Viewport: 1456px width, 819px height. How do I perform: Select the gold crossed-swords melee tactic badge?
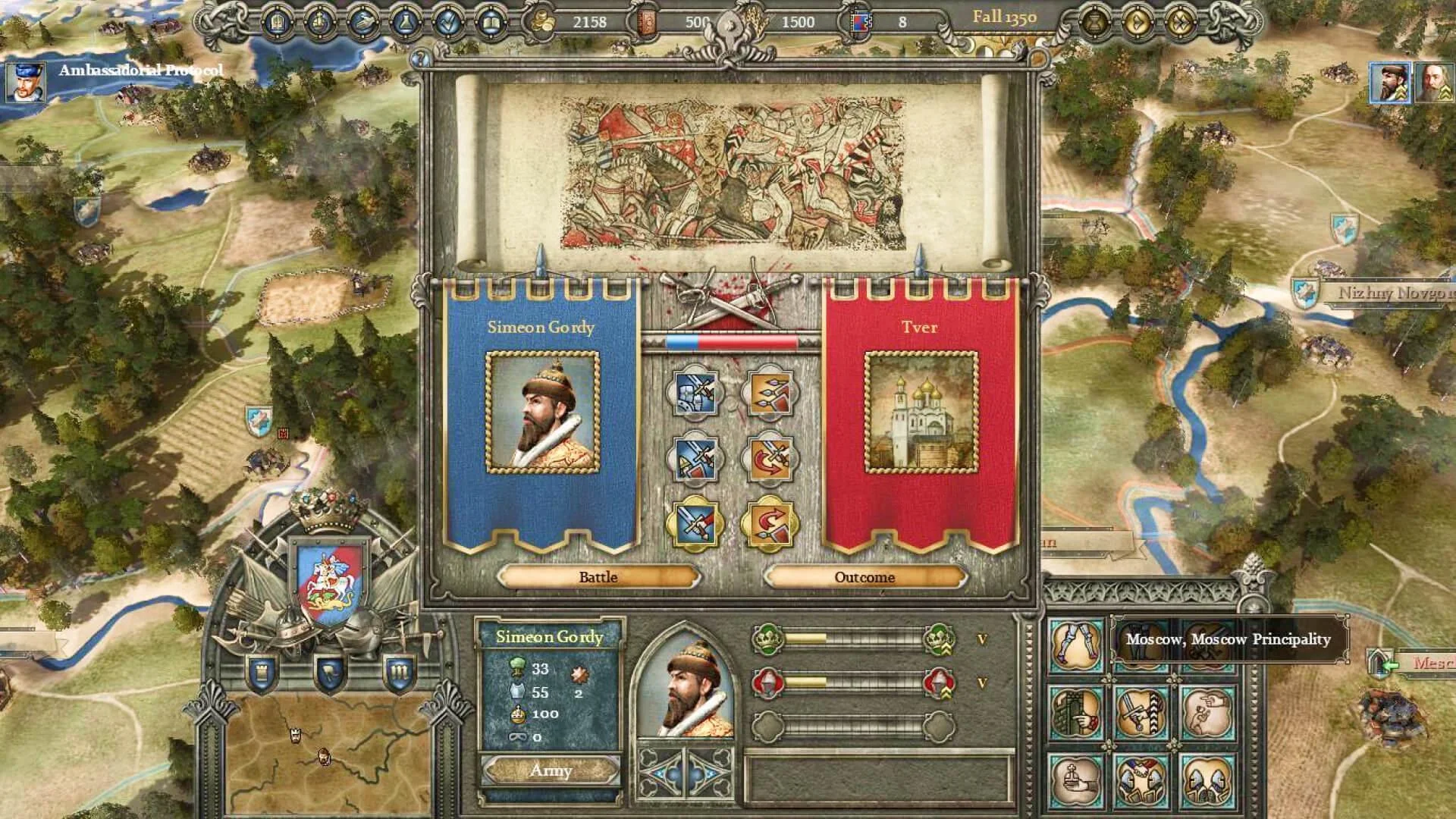pos(695,523)
